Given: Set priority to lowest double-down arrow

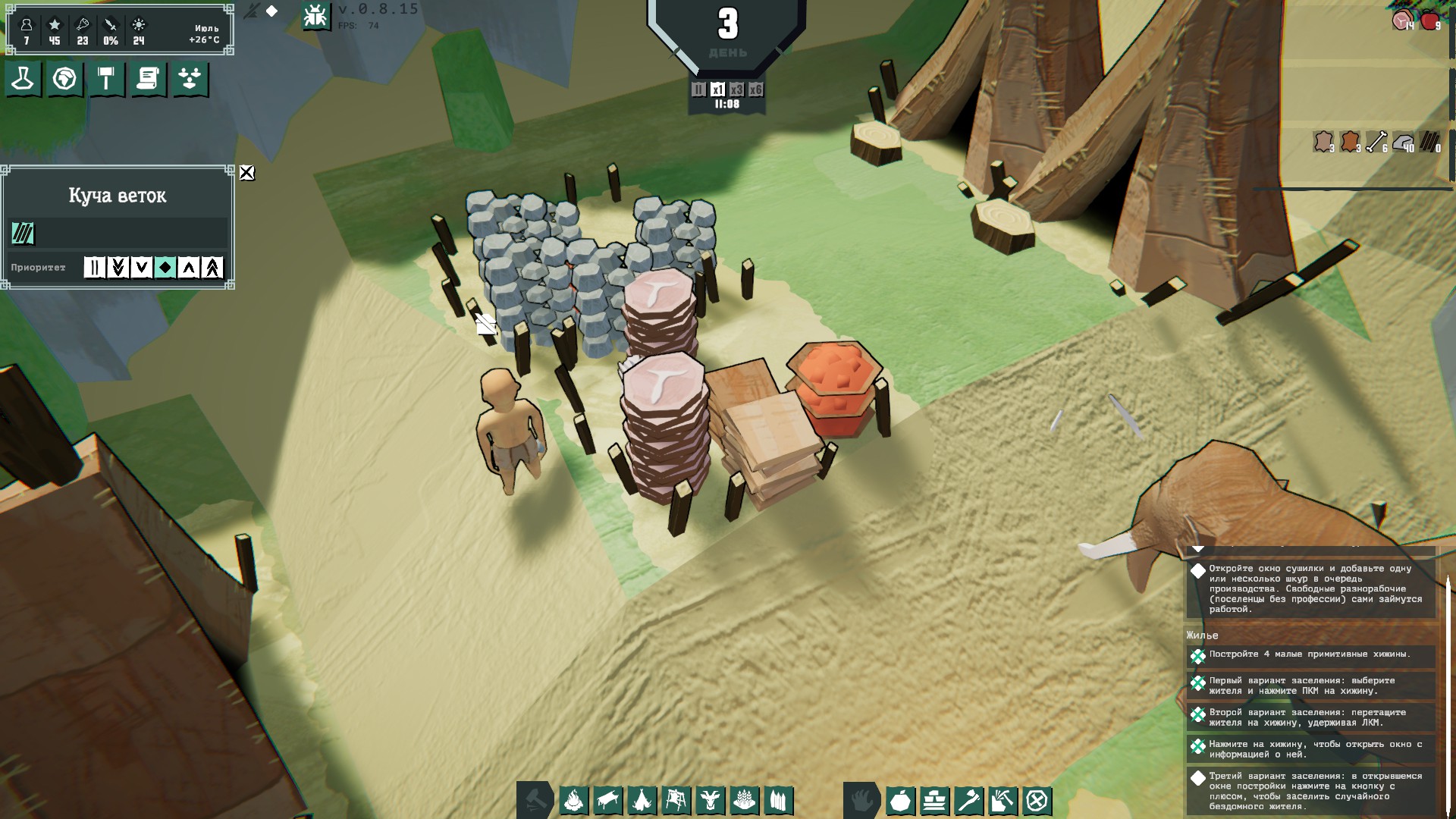Looking at the screenshot, I should (x=118, y=267).
